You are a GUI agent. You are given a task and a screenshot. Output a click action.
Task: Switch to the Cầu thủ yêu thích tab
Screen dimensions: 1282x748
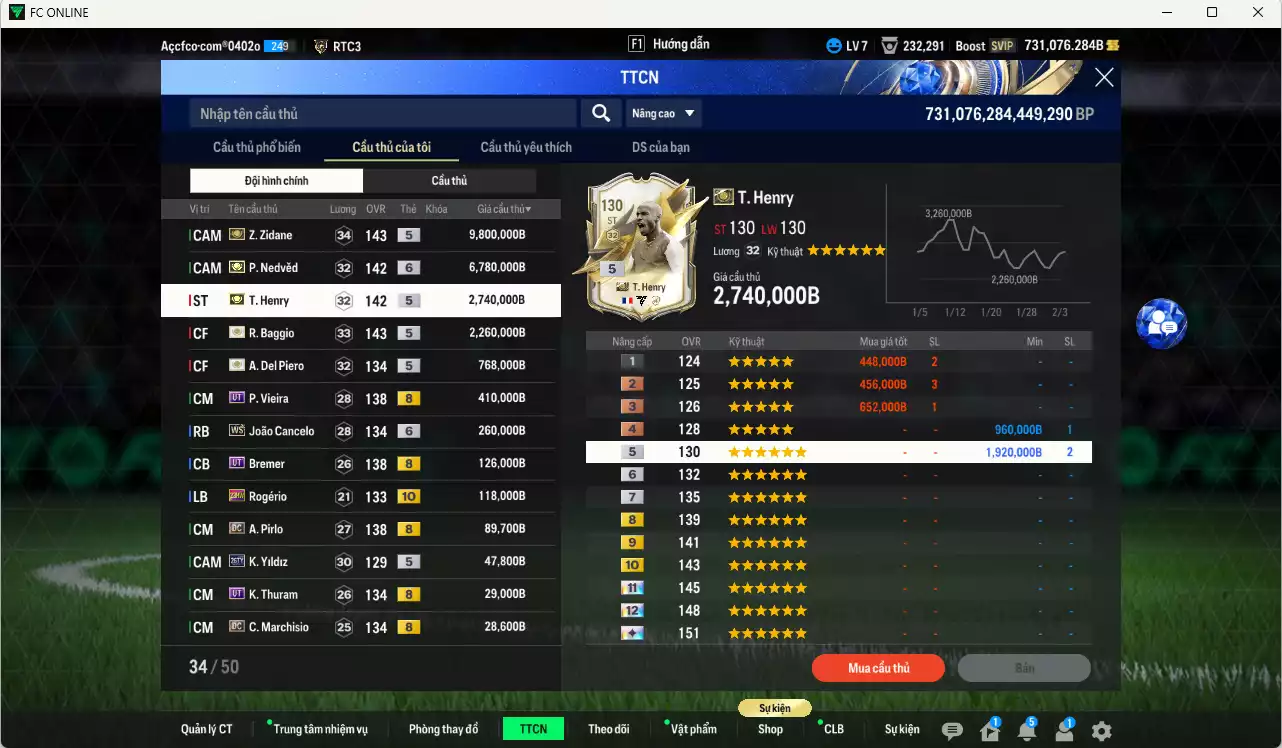(526, 147)
